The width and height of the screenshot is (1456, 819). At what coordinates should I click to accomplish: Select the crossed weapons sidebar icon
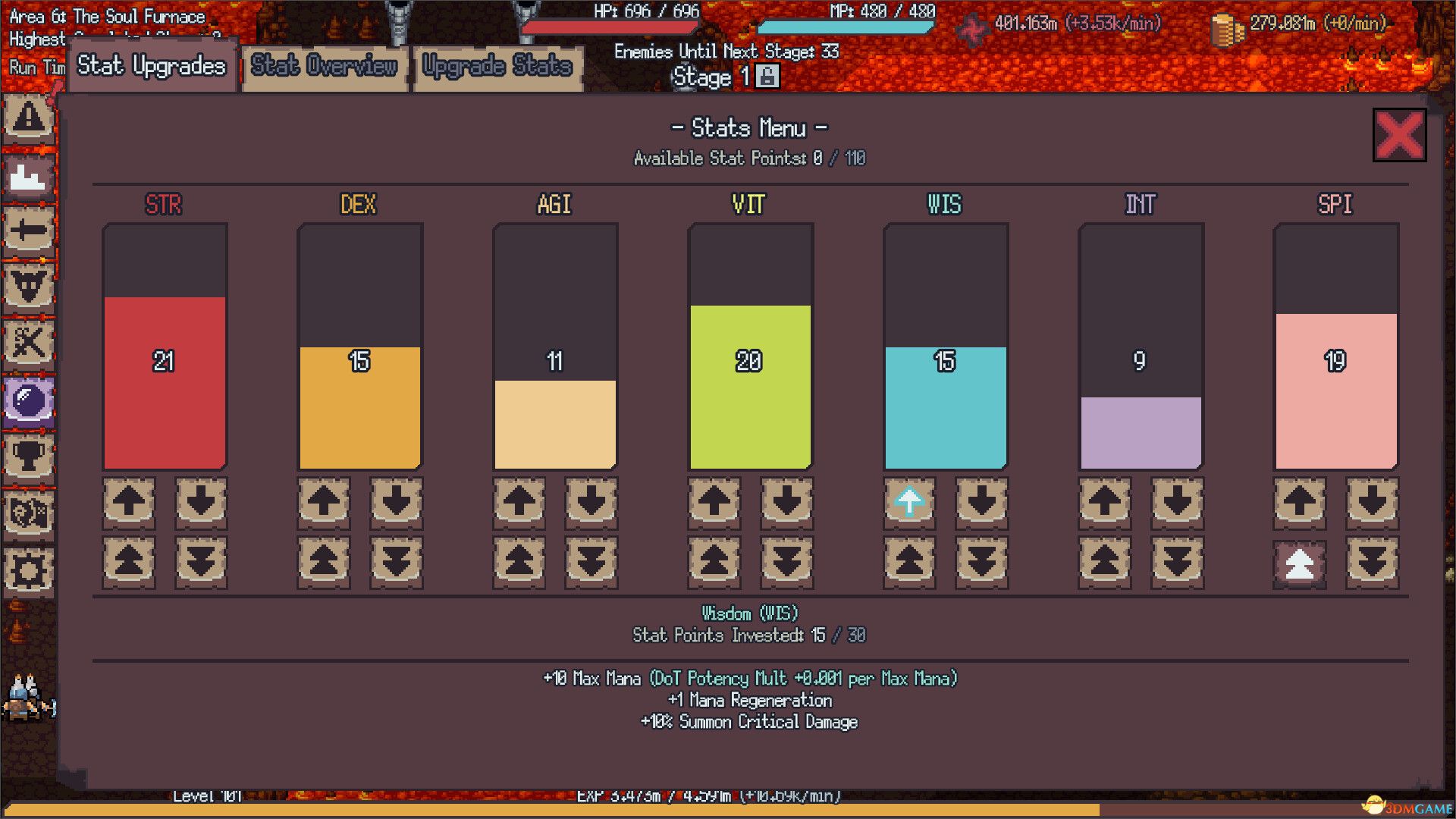pyautogui.click(x=29, y=342)
